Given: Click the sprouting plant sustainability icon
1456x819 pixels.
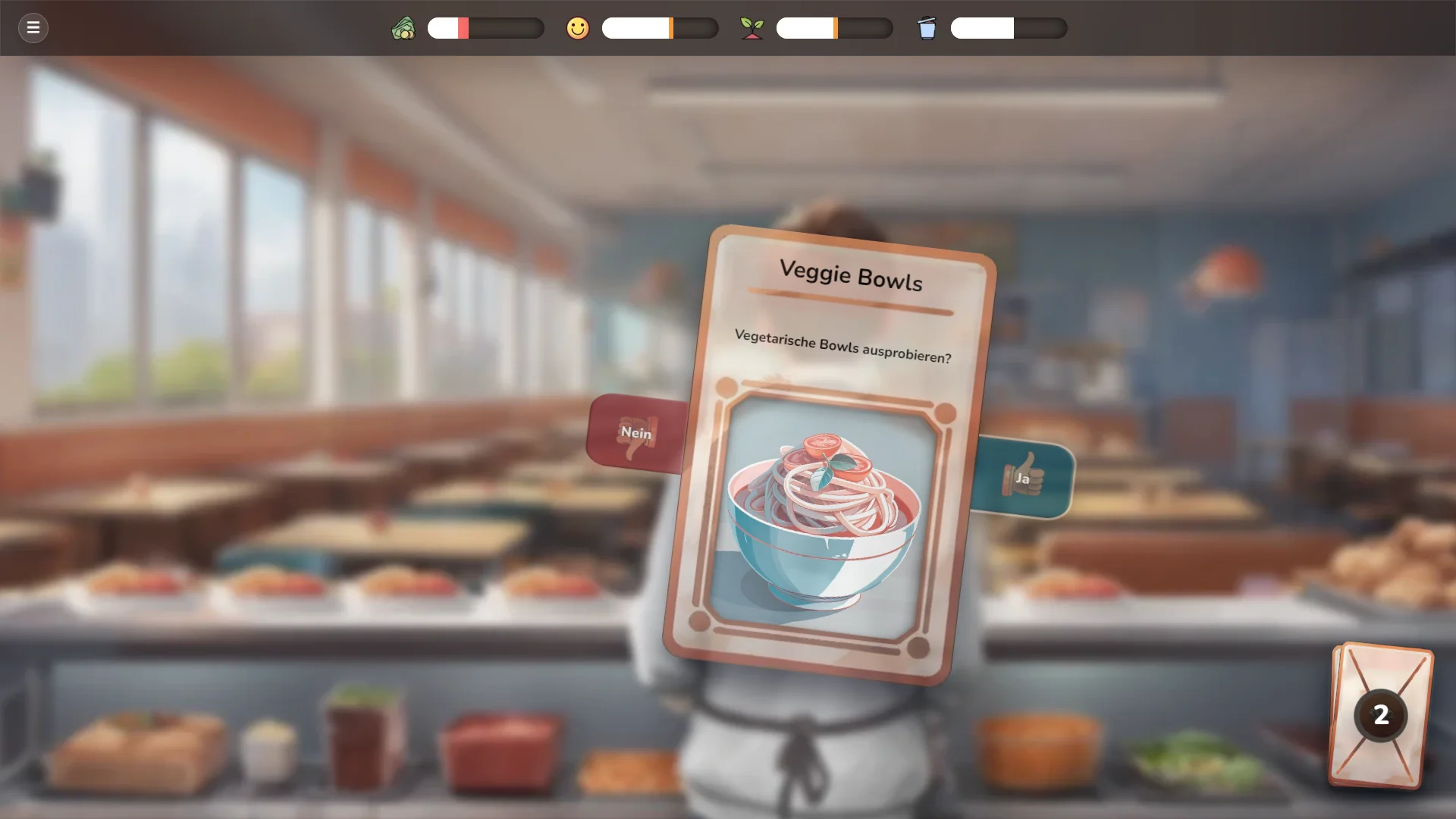Looking at the screenshot, I should point(752,28).
